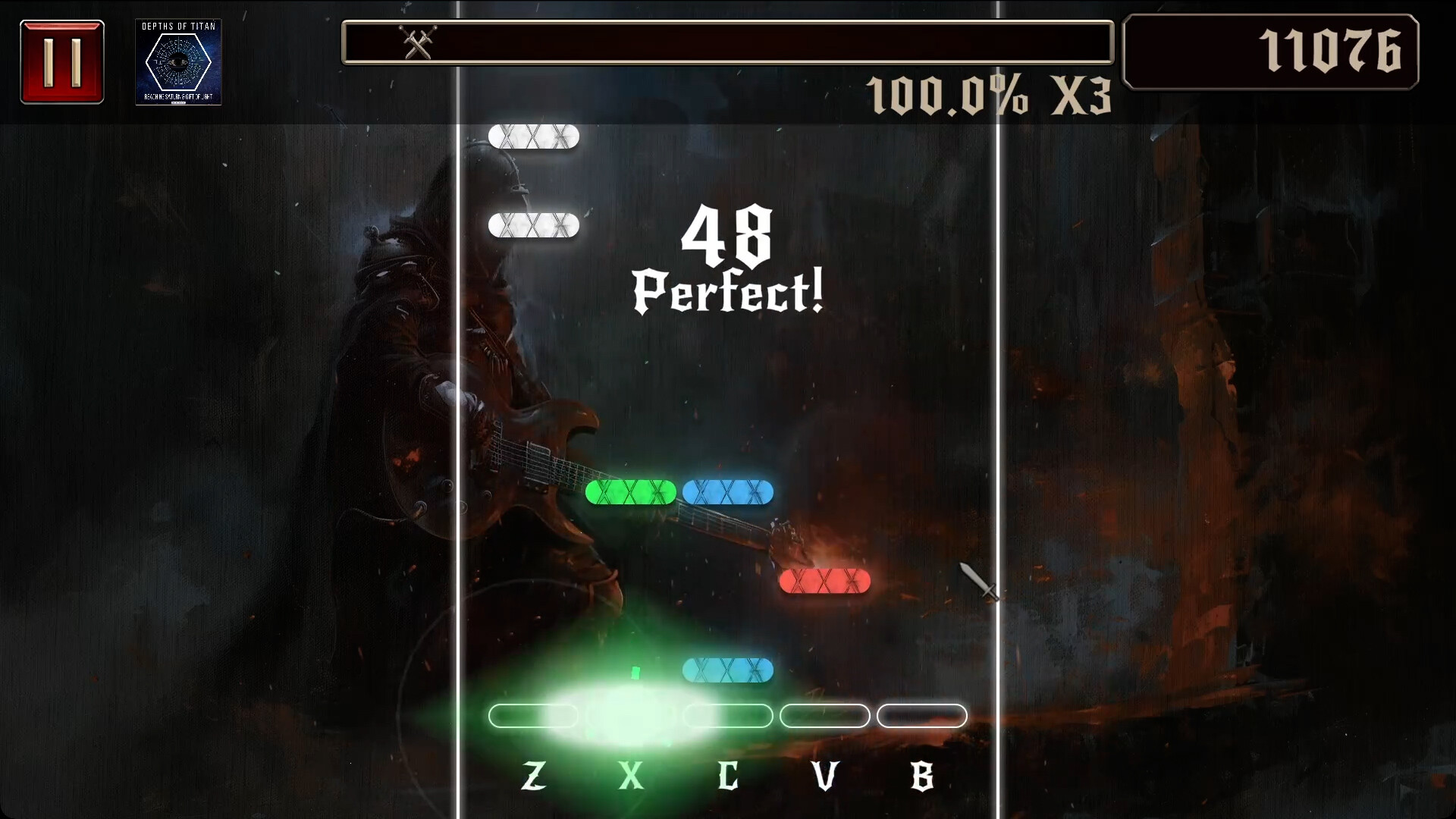Click the white note at the top of the Z lane
Screen dimensions: 1456x819
tap(535, 136)
